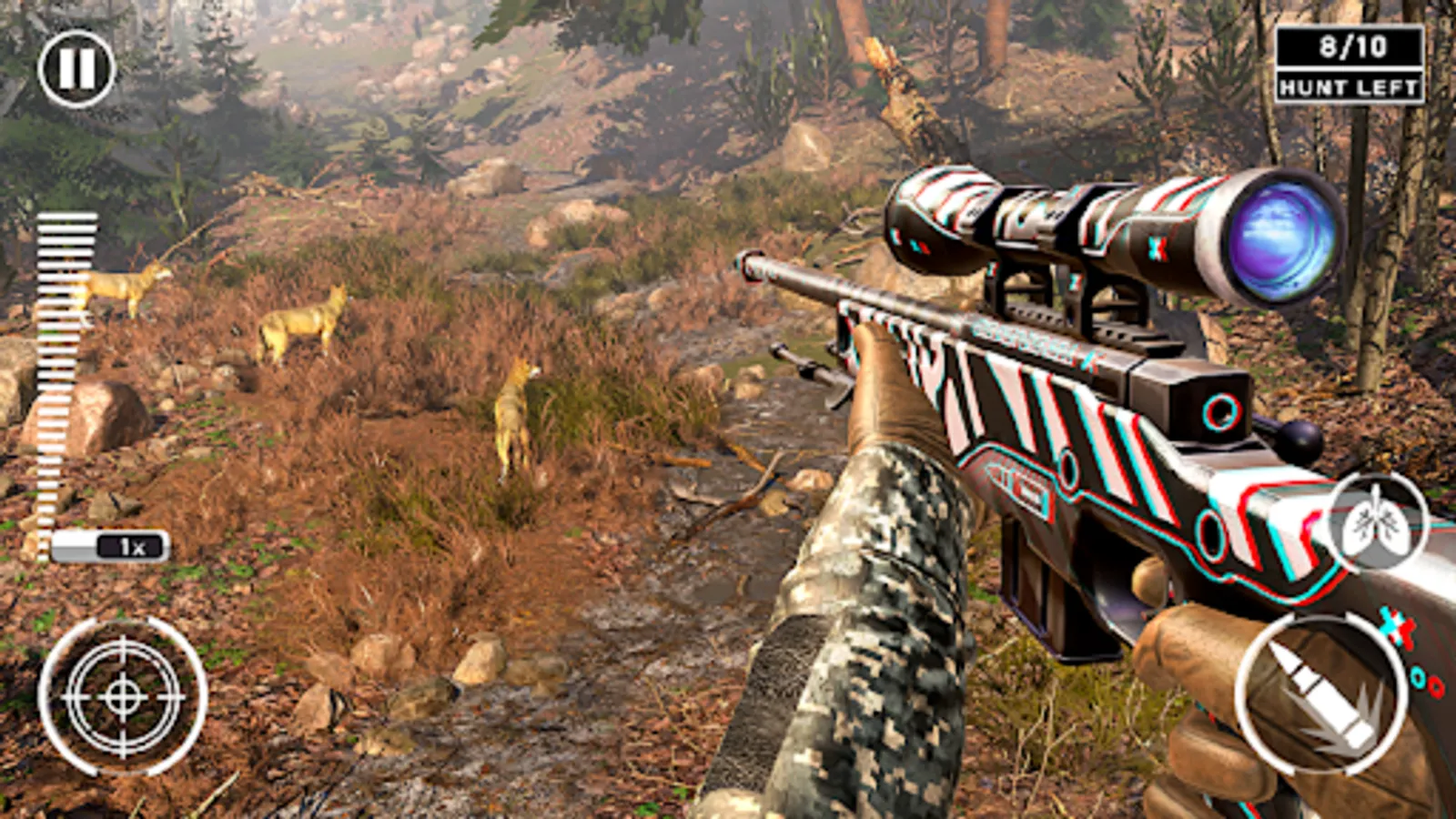
Task: Pause the game with the pause button
Action: tap(76, 68)
